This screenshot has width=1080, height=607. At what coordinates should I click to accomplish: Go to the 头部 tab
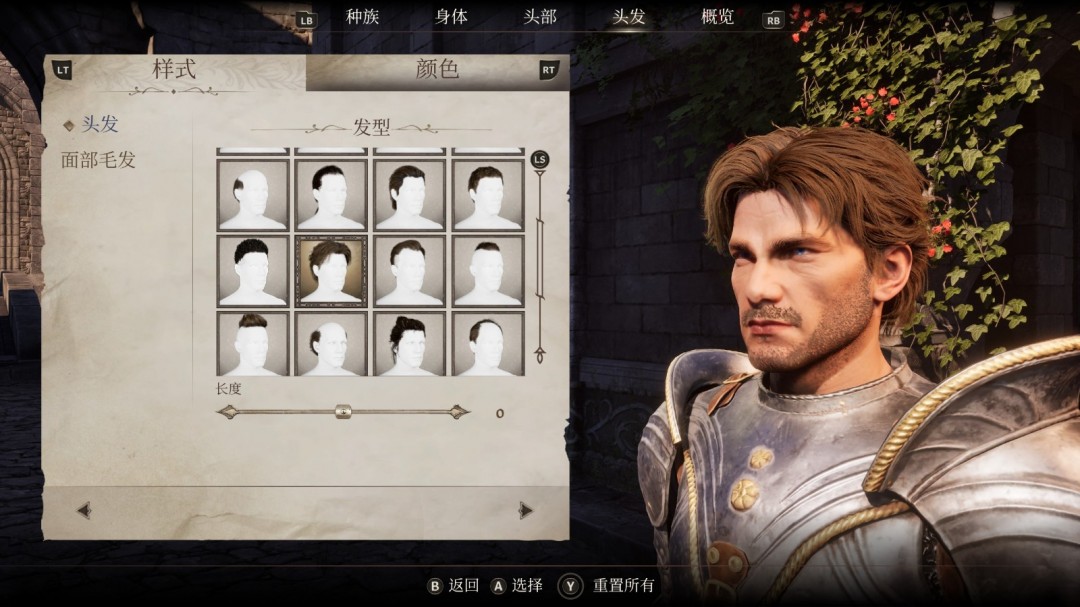540,17
